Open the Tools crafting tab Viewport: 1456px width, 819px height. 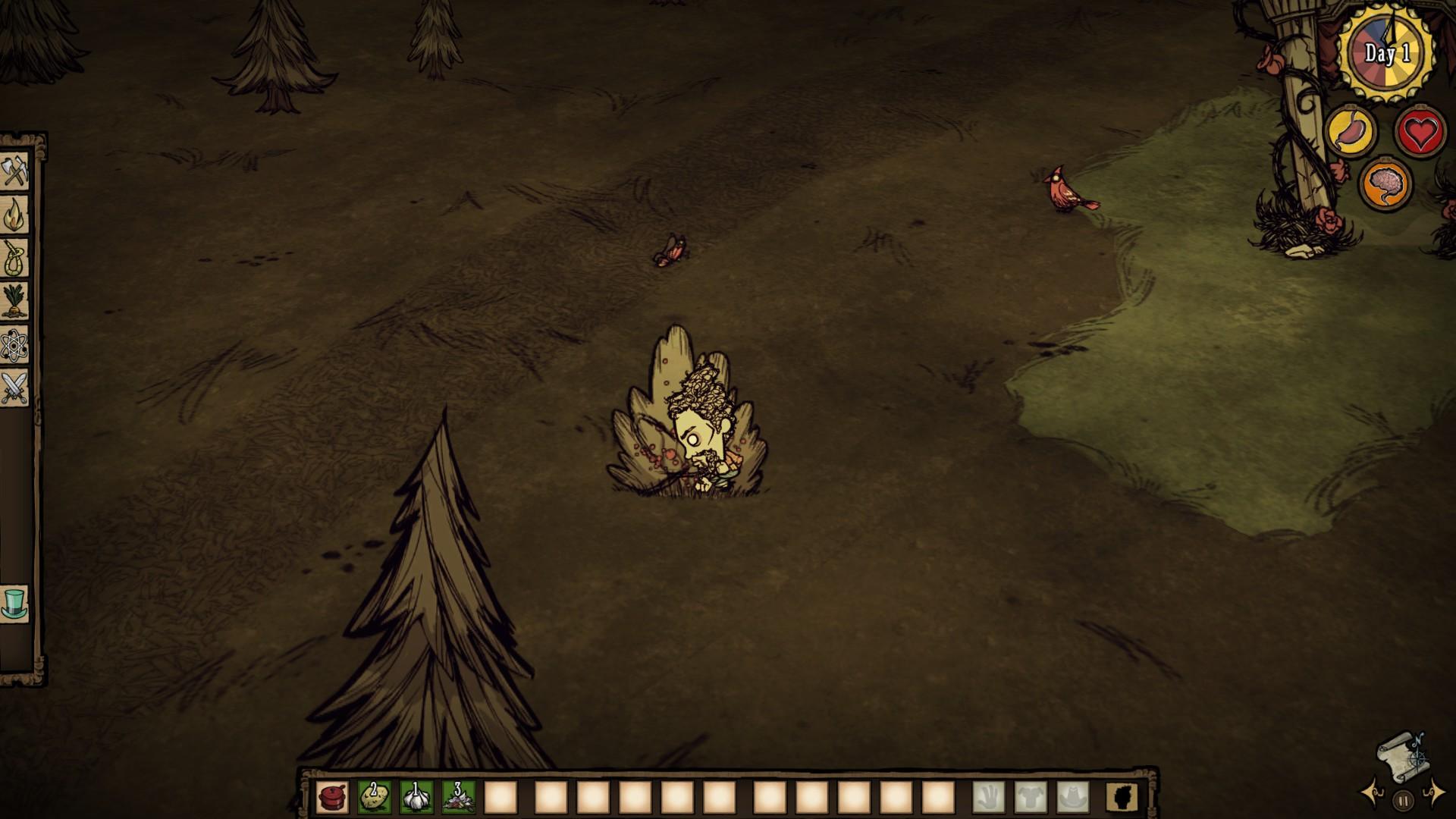tap(14, 173)
